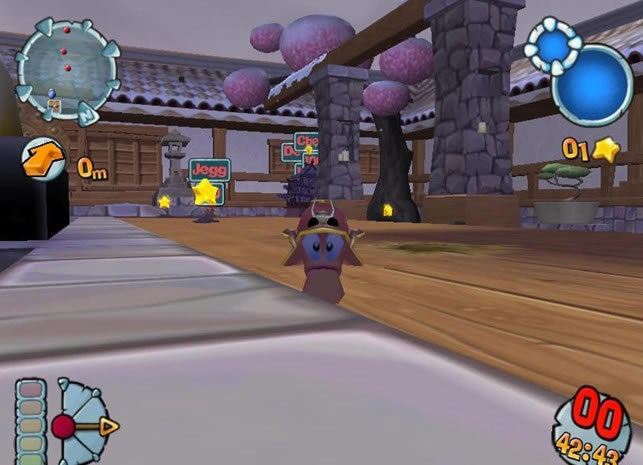
Task: Select the orange arrow distance icon
Action: point(46,158)
